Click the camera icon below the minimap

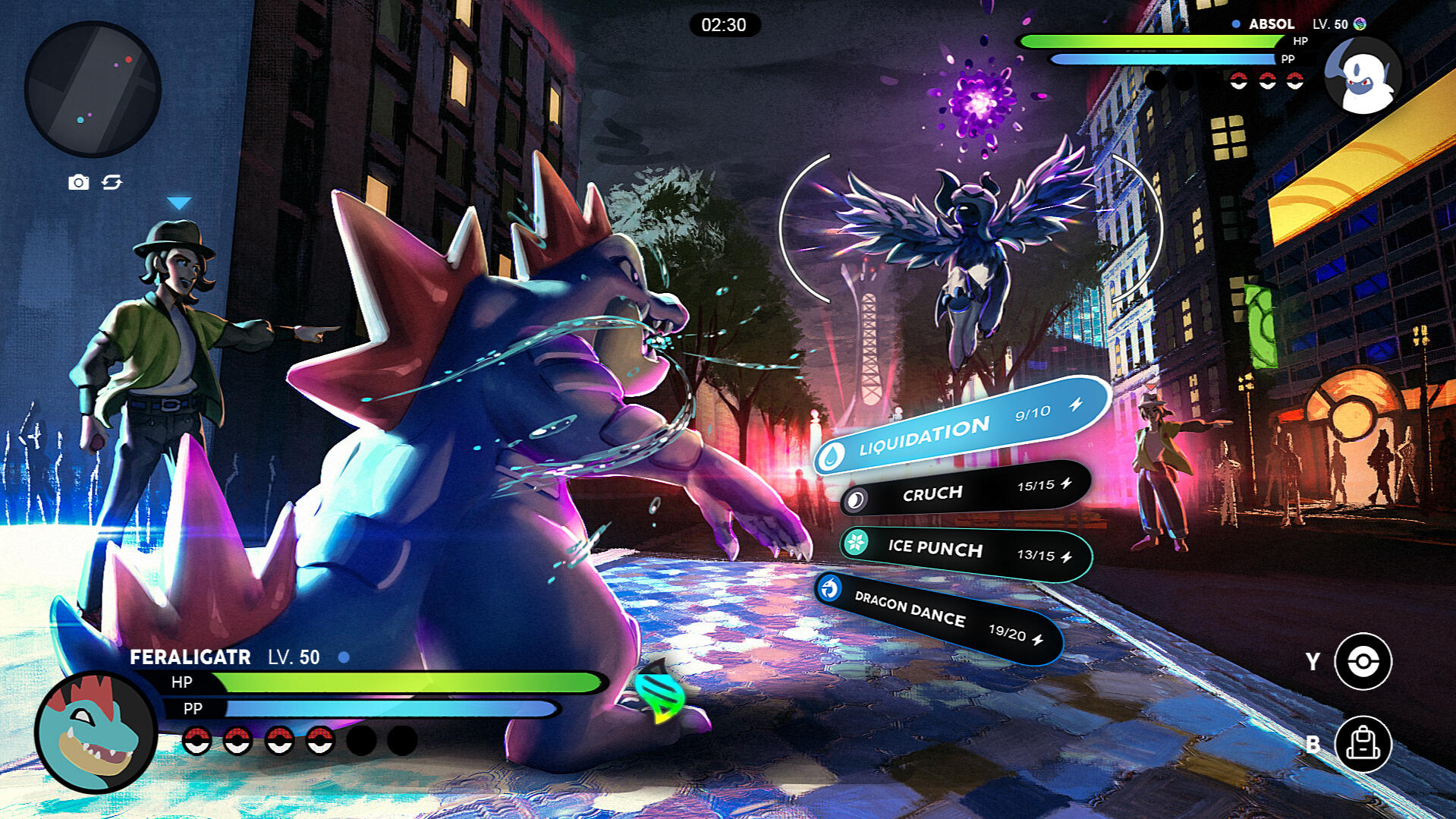pos(78,182)
